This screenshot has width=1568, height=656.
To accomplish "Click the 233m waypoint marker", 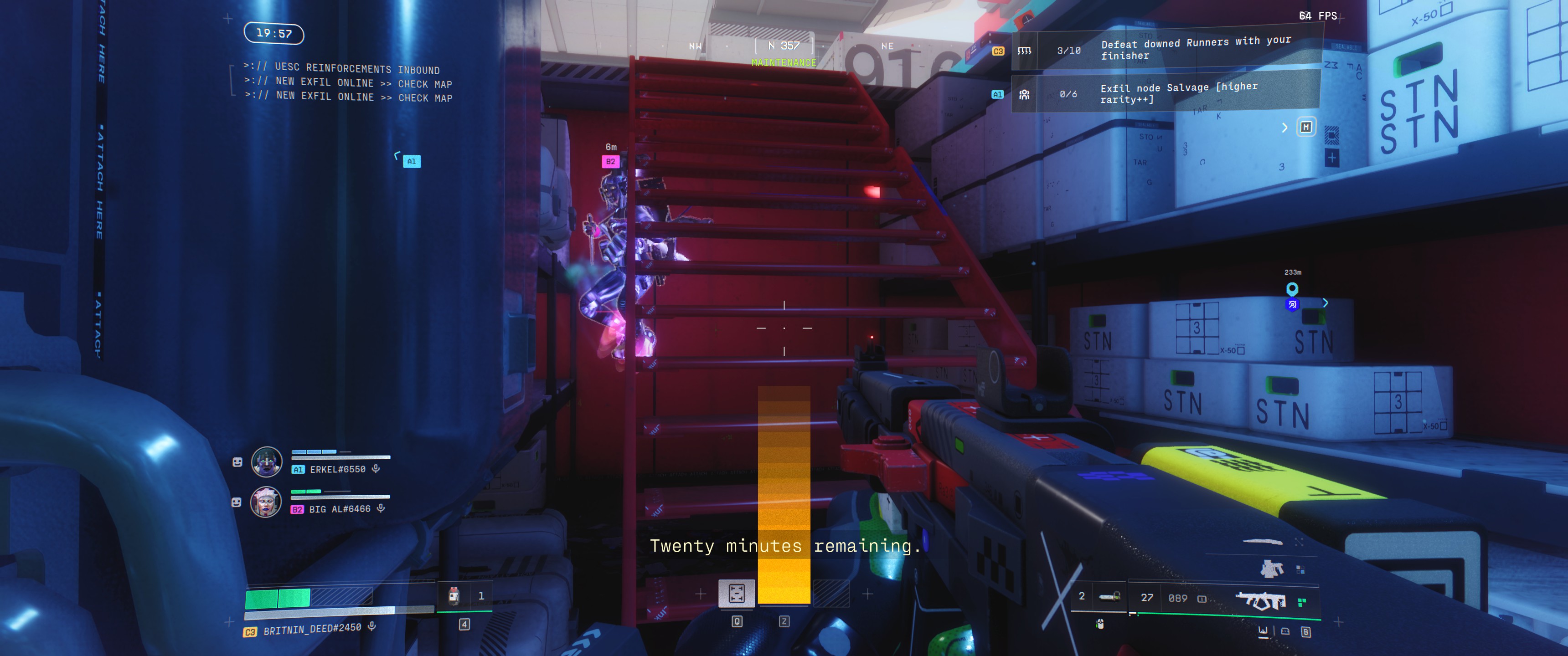I will click(1292, 288).
